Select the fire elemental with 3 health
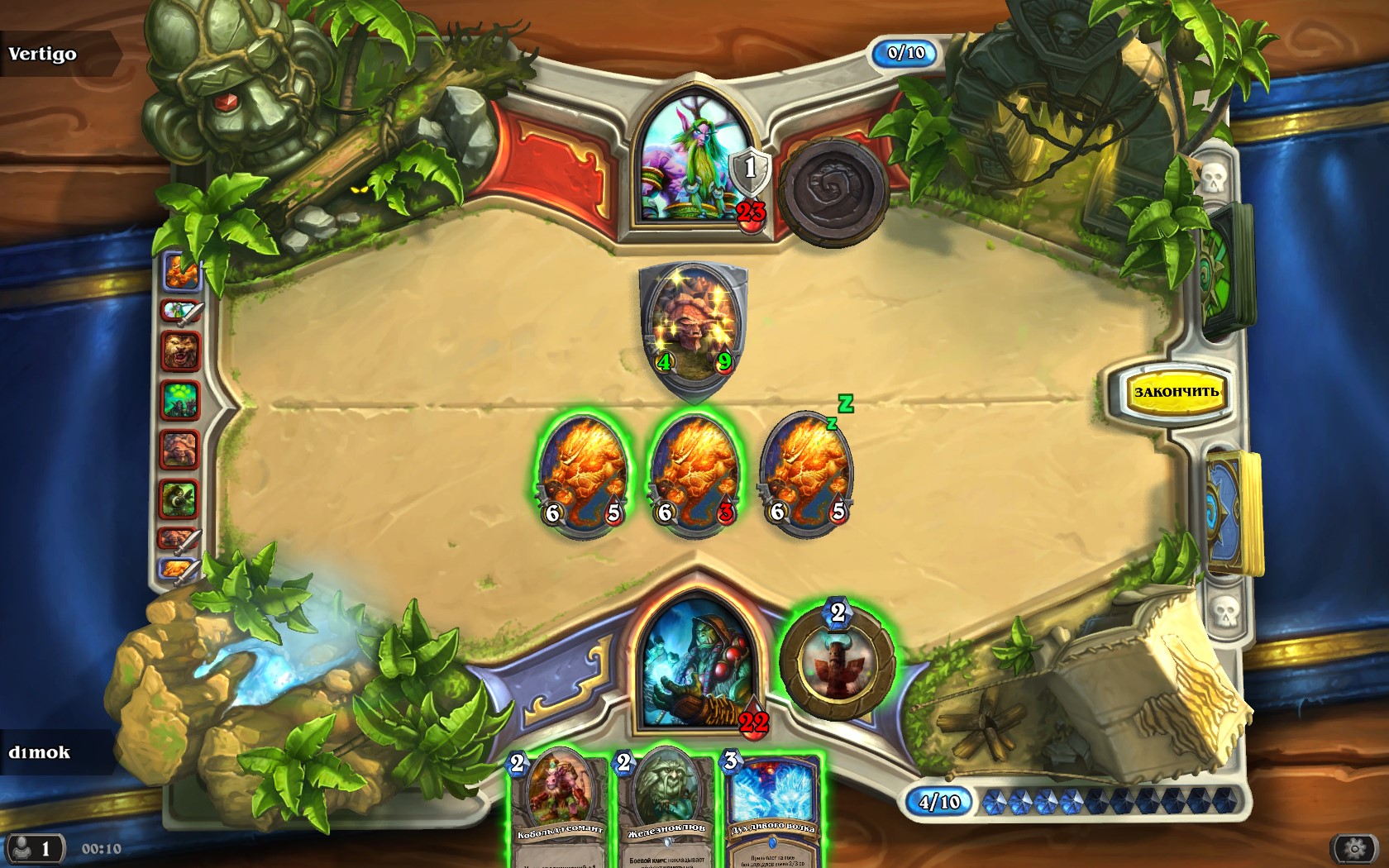 pos(694,475)
